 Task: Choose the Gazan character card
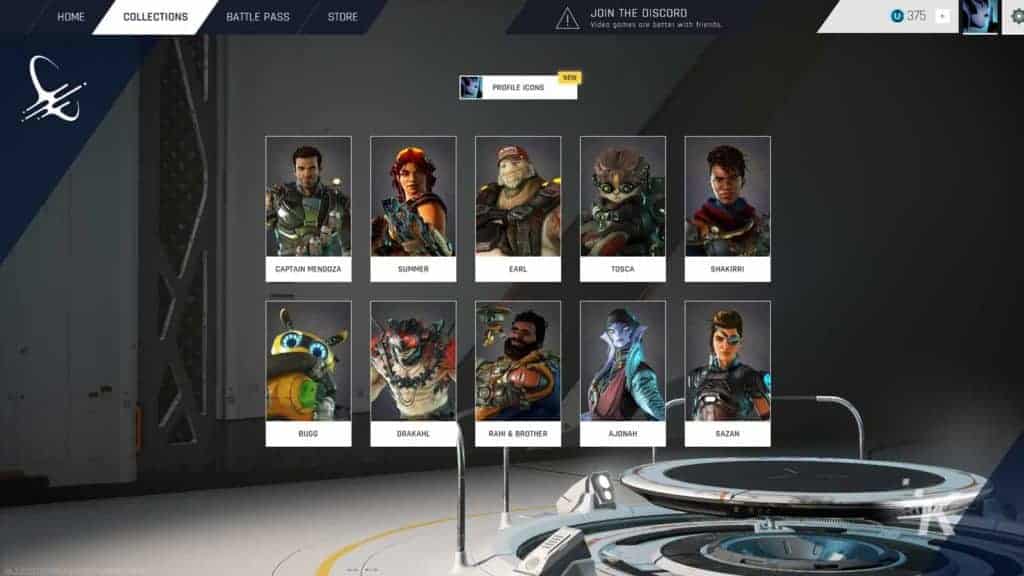[x=727, y=373]
